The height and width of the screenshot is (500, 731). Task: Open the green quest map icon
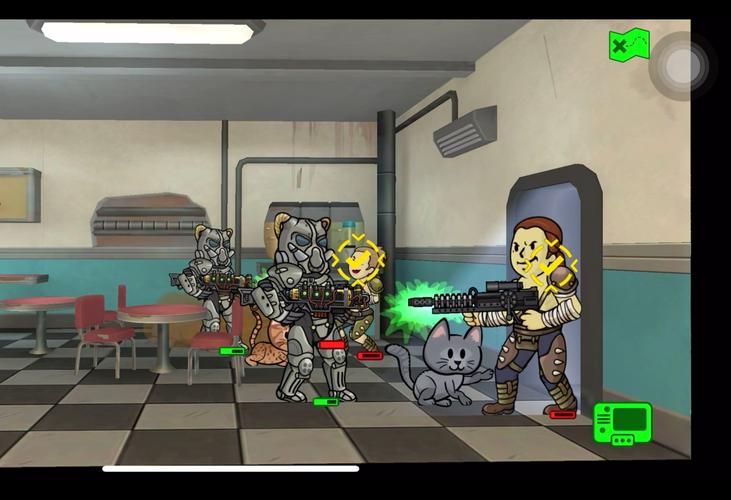(x=629, y=45)
